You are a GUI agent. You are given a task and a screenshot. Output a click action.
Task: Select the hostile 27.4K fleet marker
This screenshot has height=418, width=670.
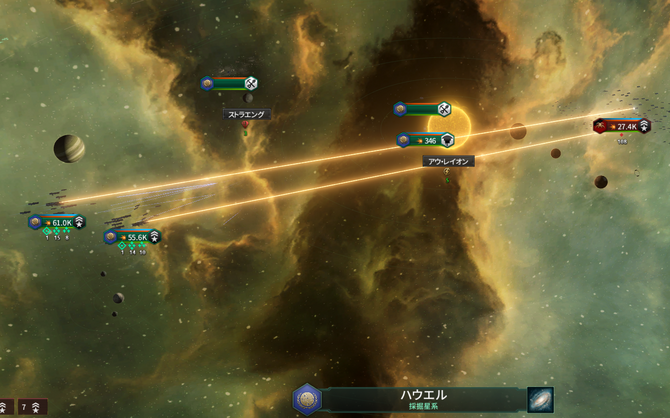coord(622,126)
